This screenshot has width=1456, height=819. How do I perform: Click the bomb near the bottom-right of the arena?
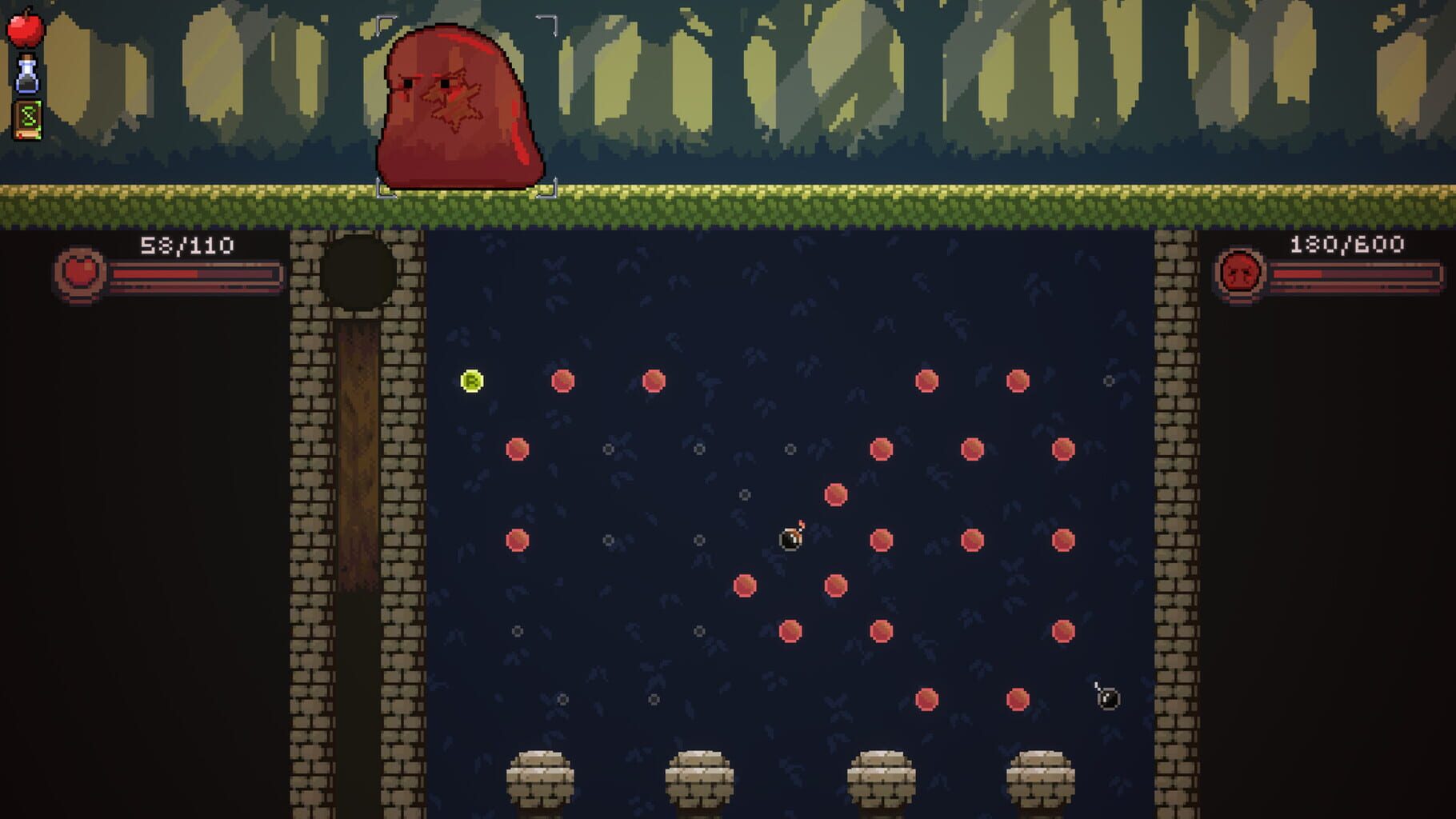tap(1108, 698)
